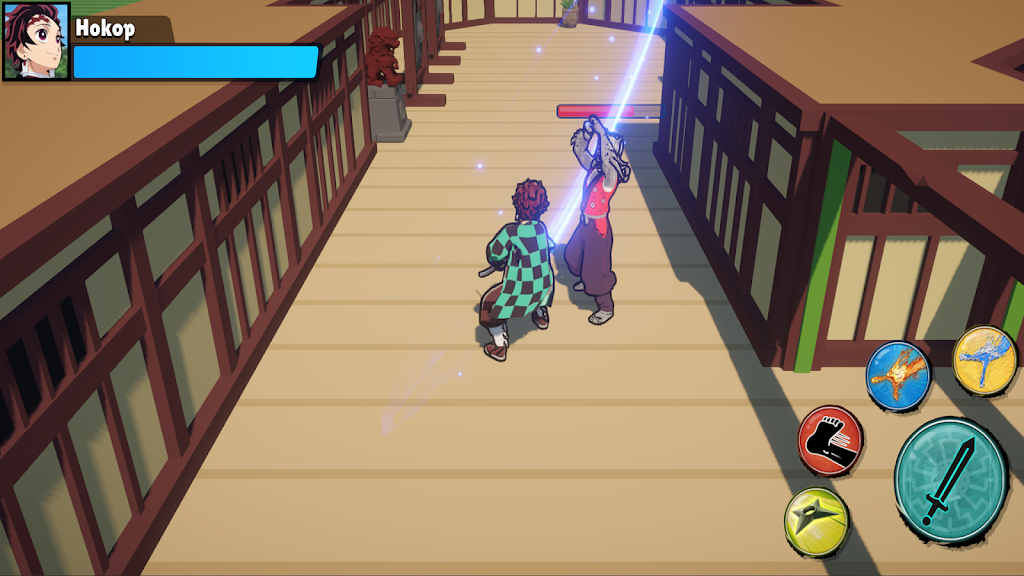This screenshot has width=1024, height=576.
Task: Tap the large sword attack button
Action: coord(949,481)
